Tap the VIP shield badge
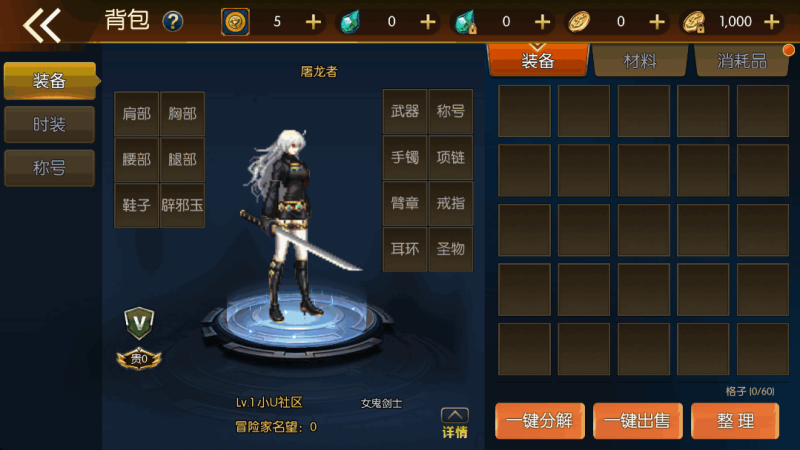This screenshot has height=450, width=800. [138, 322]
